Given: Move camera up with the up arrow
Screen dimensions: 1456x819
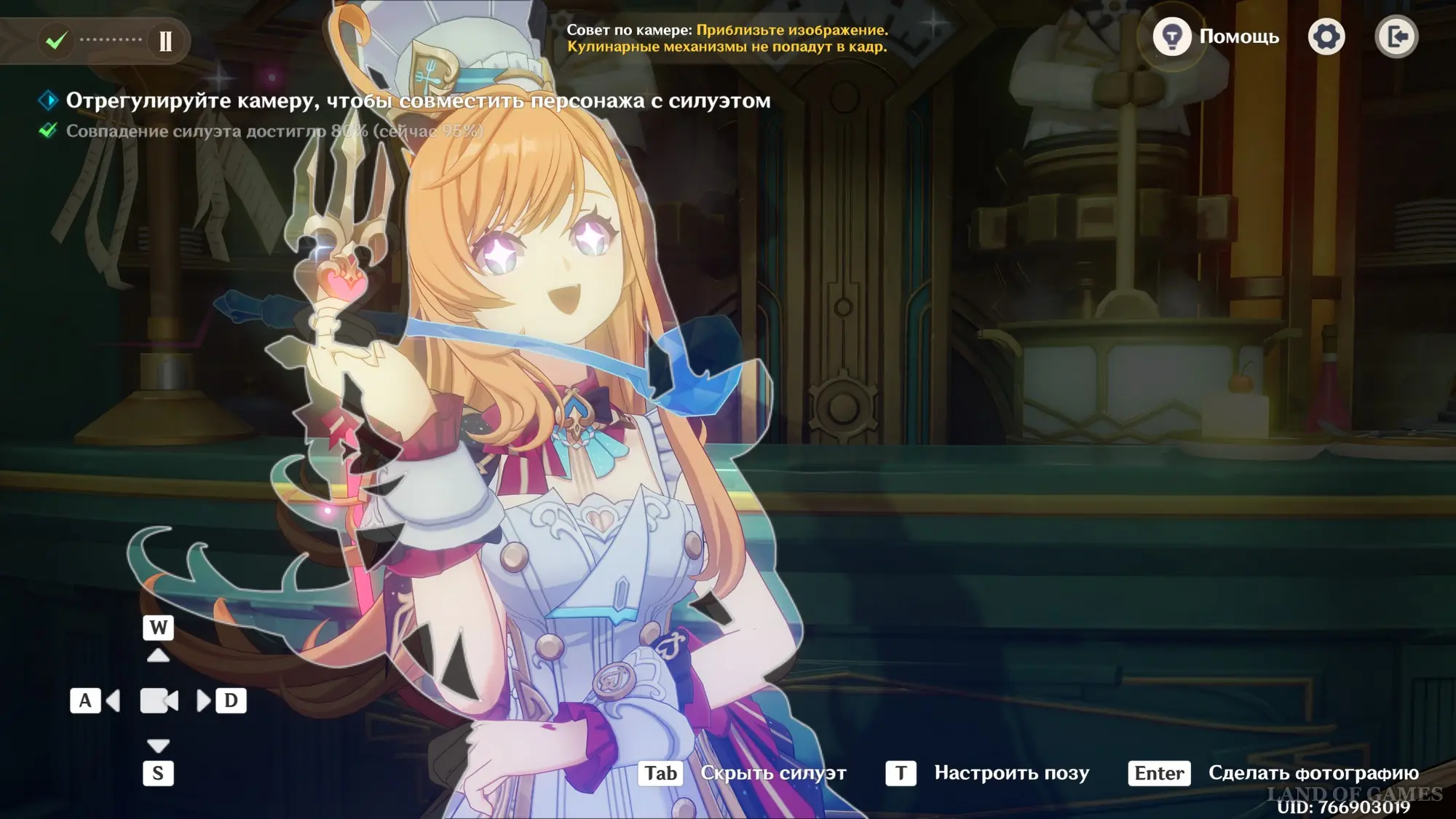Looking at the screenshot, I should 158,656.
